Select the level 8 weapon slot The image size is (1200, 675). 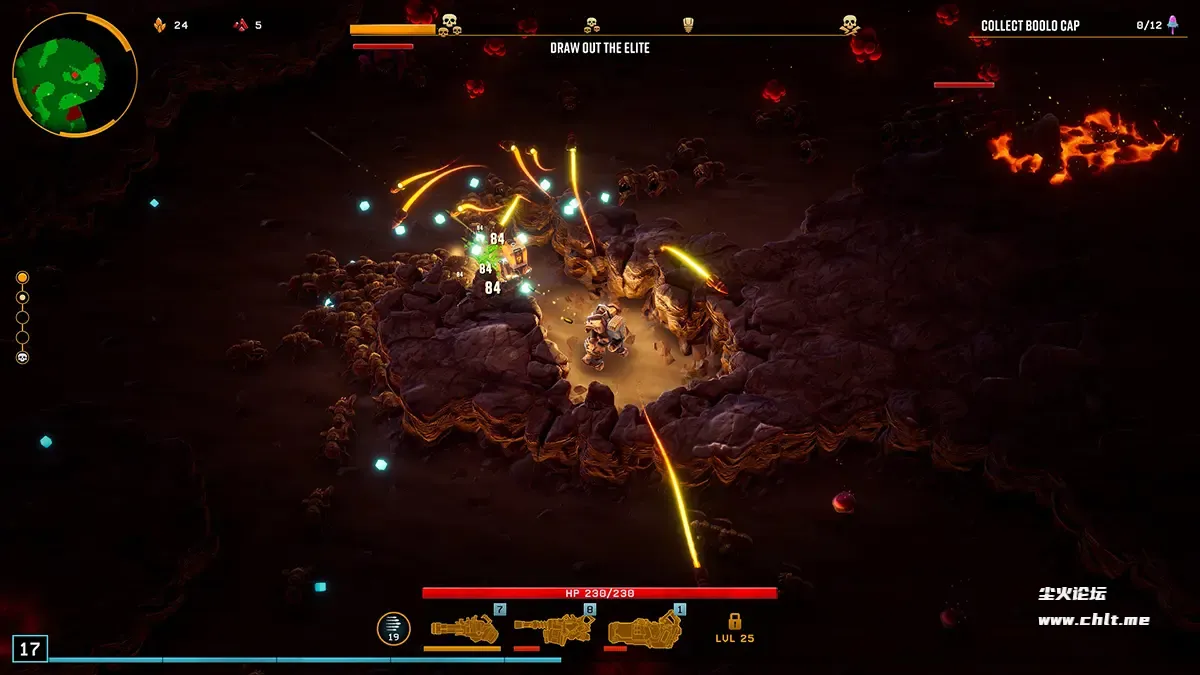(x=554, y=629)
